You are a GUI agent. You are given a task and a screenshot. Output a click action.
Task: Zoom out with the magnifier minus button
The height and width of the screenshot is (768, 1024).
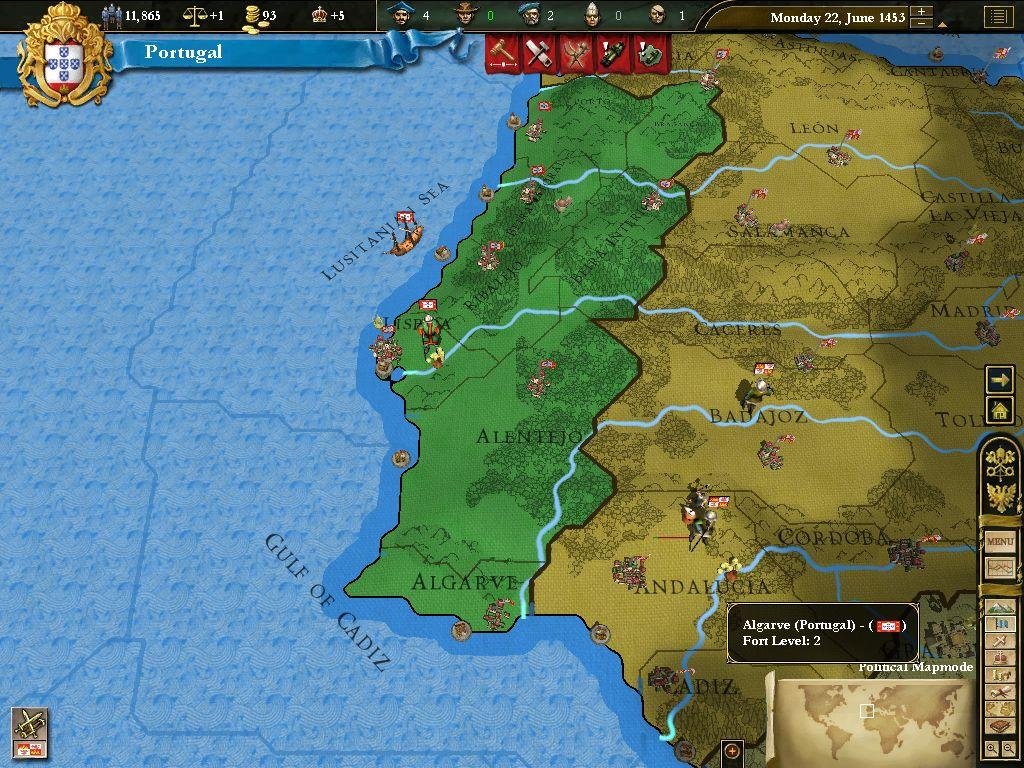[1007, 748]
